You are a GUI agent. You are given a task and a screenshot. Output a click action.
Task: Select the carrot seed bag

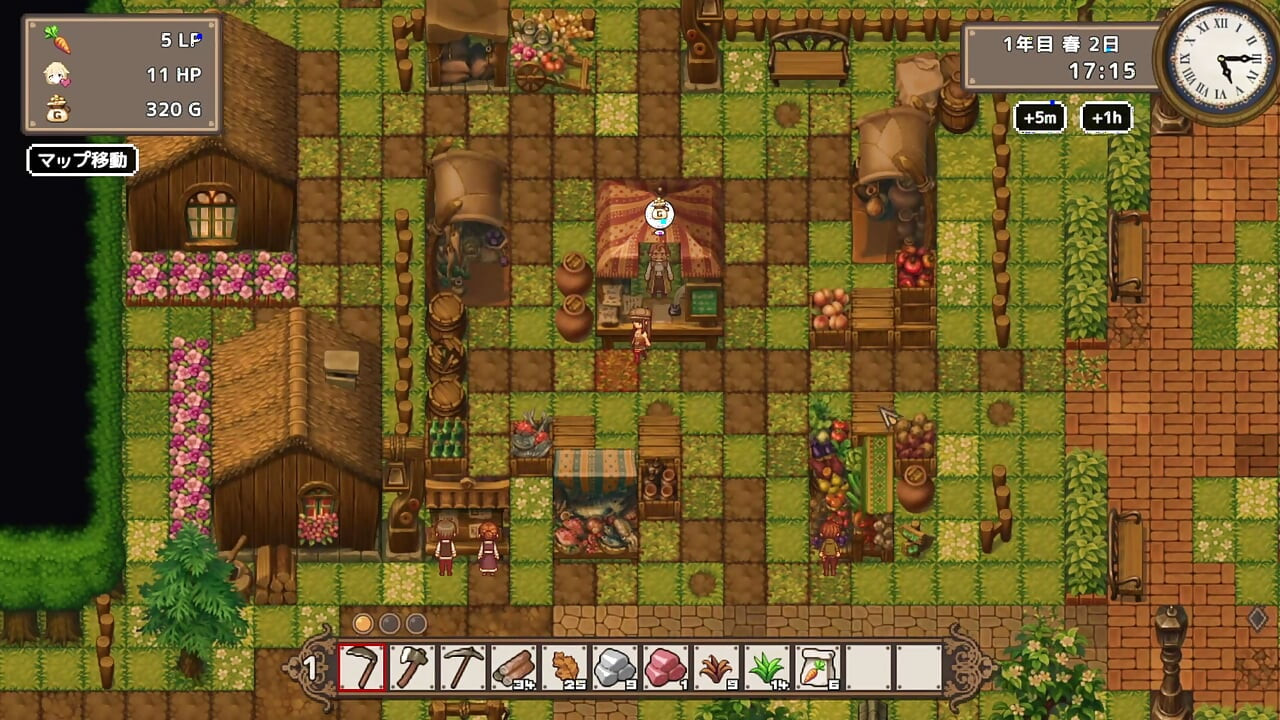tap(817, 667)
